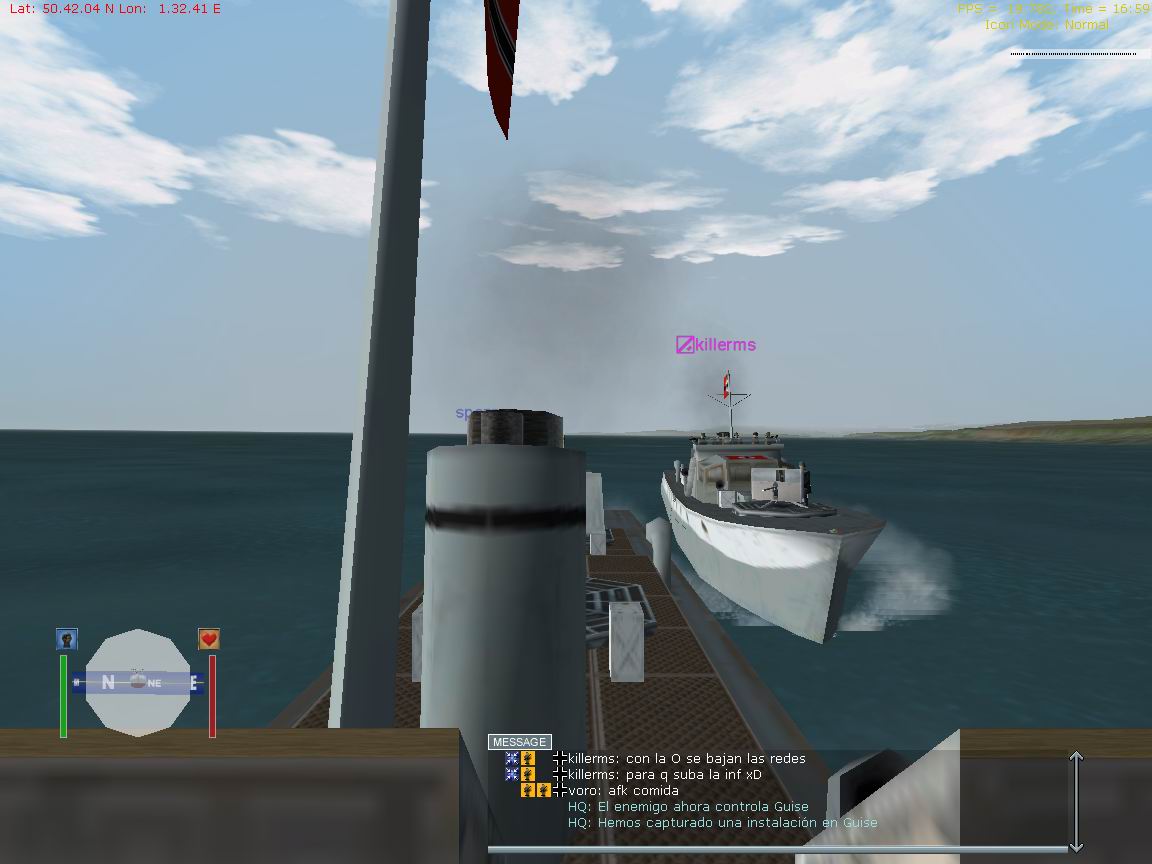Select the killerms player tag above the ship
This screenshot has height=864, width=1152.
pos(716,345)
